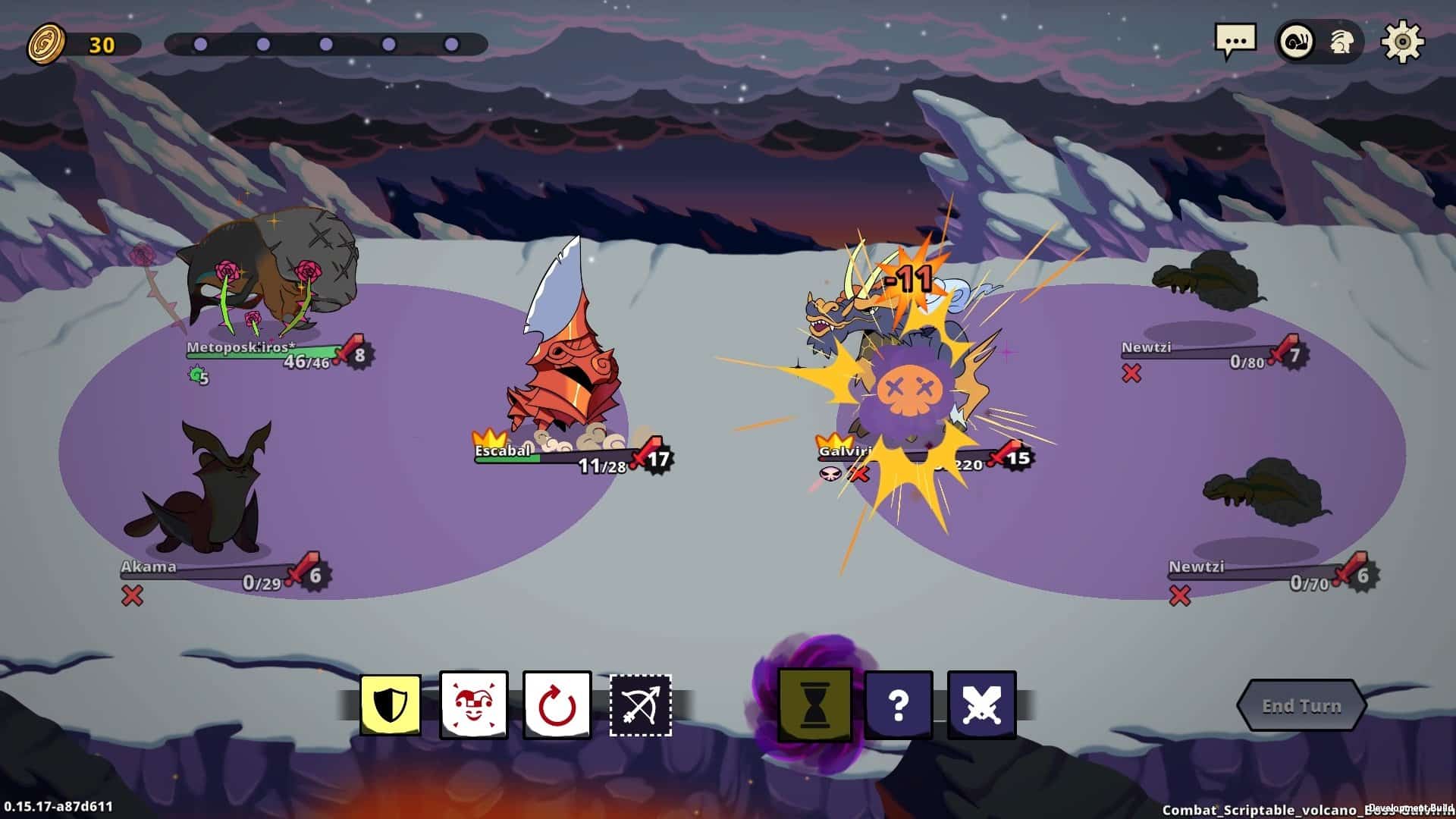This screenshot has height=819, width=1456.
Task: Click the gold coin currency icon
Action: pos(47,45)
